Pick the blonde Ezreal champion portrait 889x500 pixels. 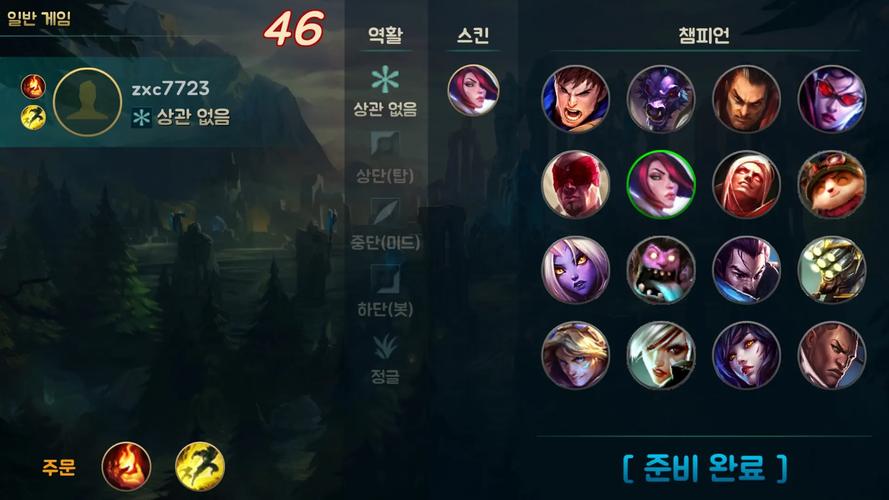click(x=575, y=355)
